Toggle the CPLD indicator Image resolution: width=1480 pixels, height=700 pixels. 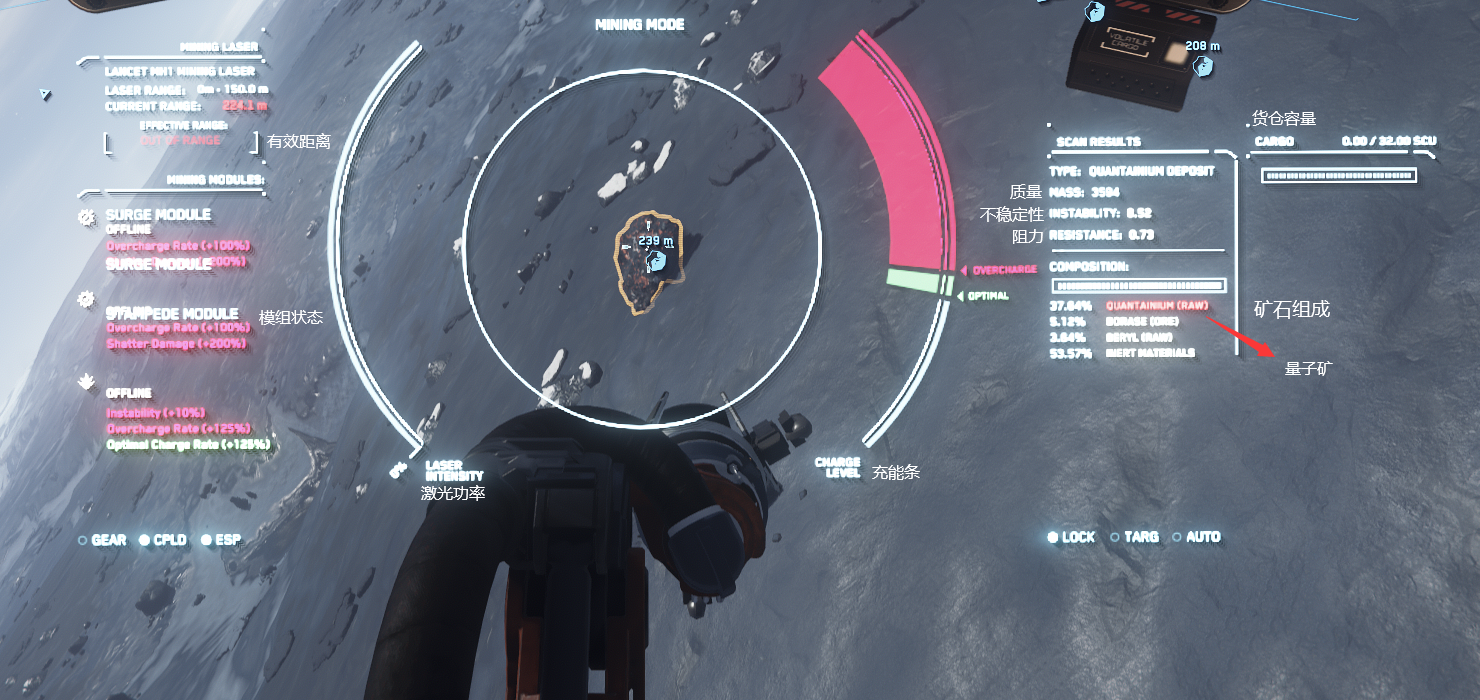[x=163, y=540]
